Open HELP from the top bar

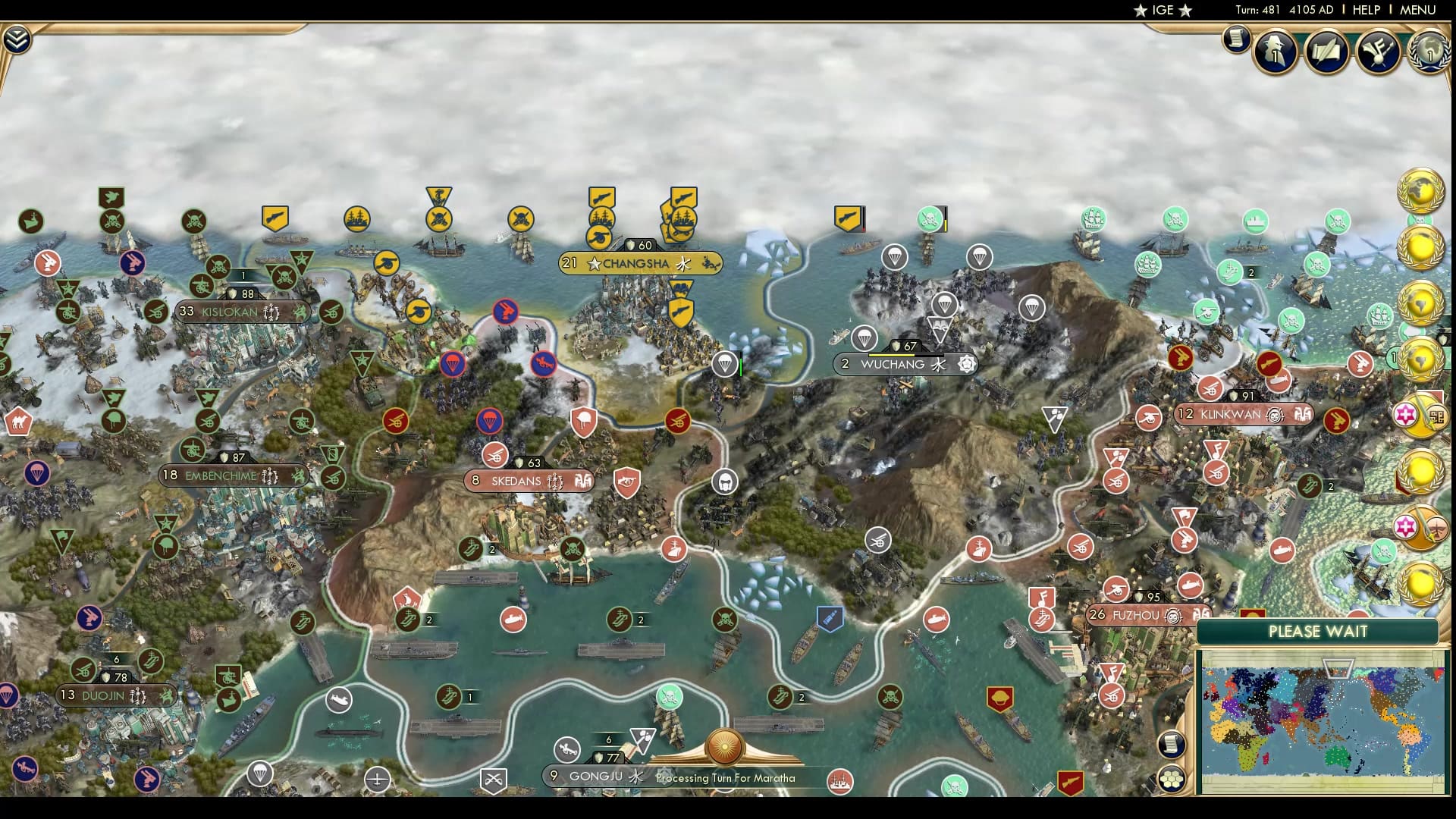(1365, 10)
